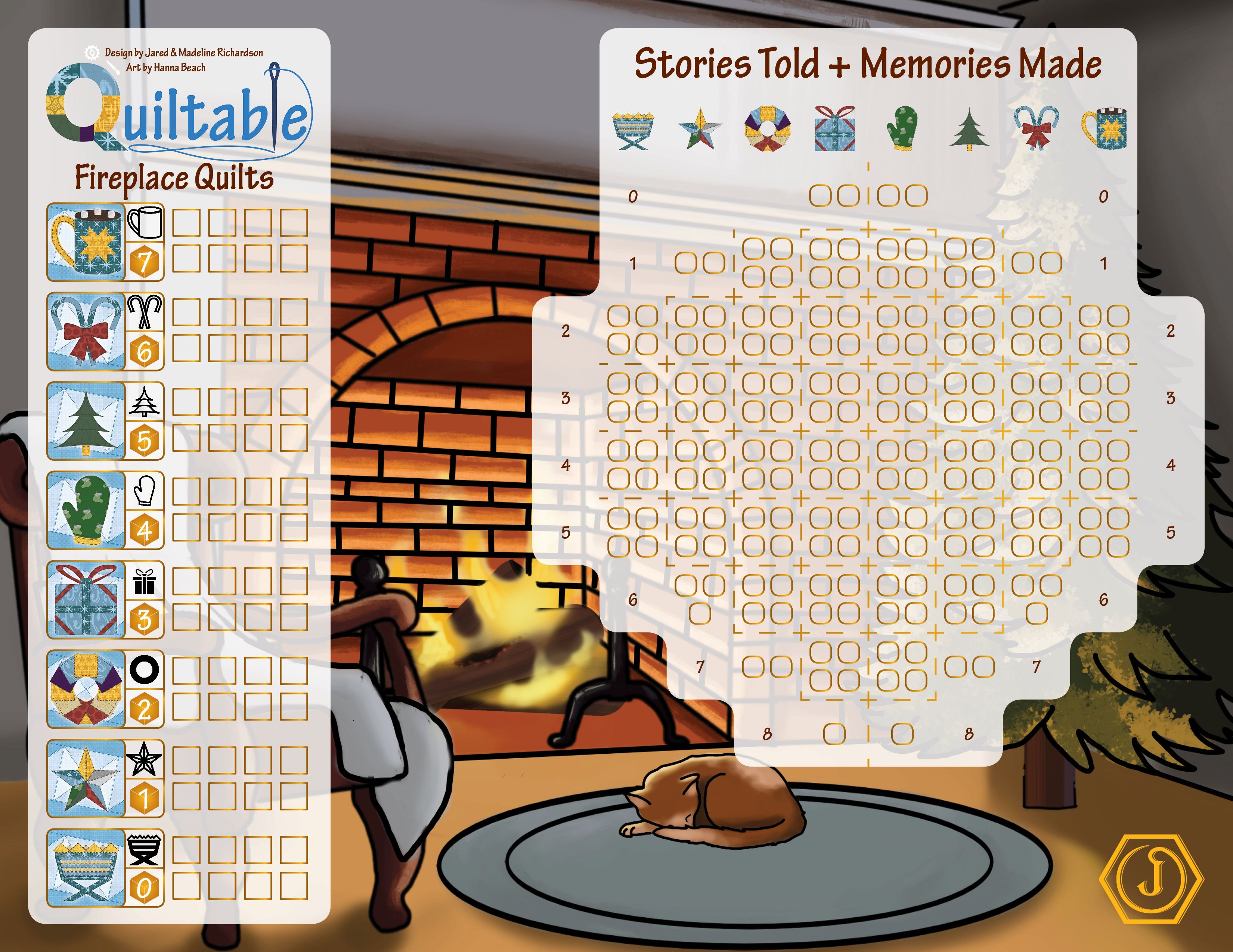Pick the large pine tree quilt tile
This screenshot has height=952, width=1233.
pos(86,421)
